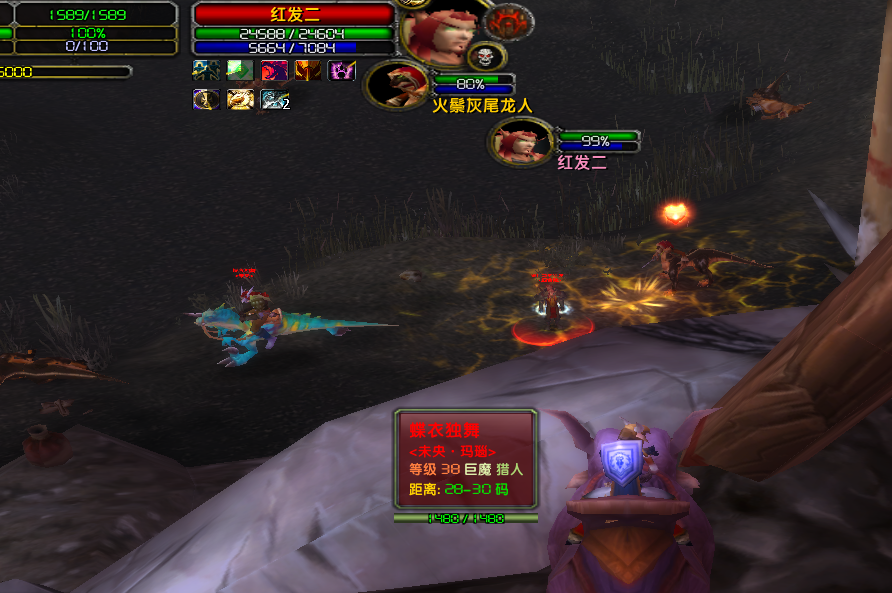Image resolution: width=892 pixels, height=593 pixels.
Task: Inspect the debuff icon with 2 stacks
Action: [x=274, y=99]
